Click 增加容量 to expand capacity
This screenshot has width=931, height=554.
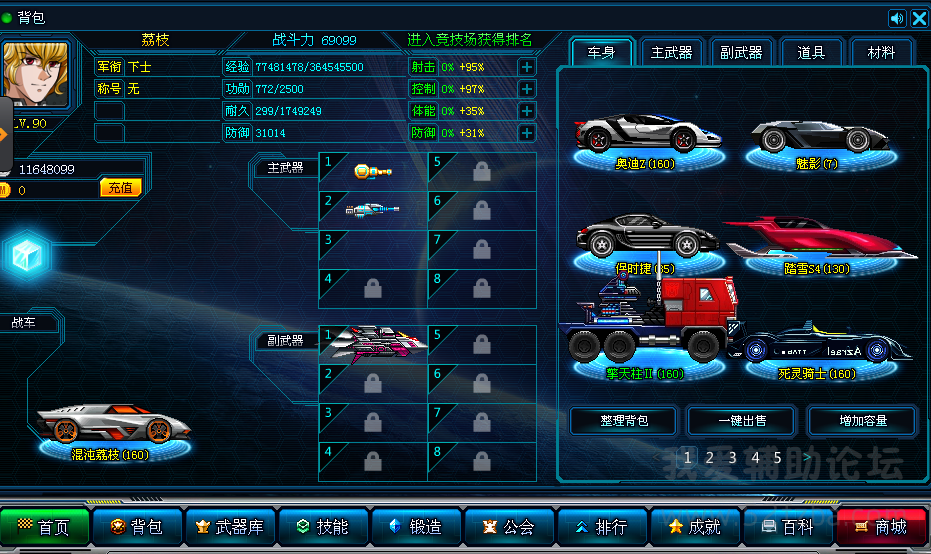(862, 420)
